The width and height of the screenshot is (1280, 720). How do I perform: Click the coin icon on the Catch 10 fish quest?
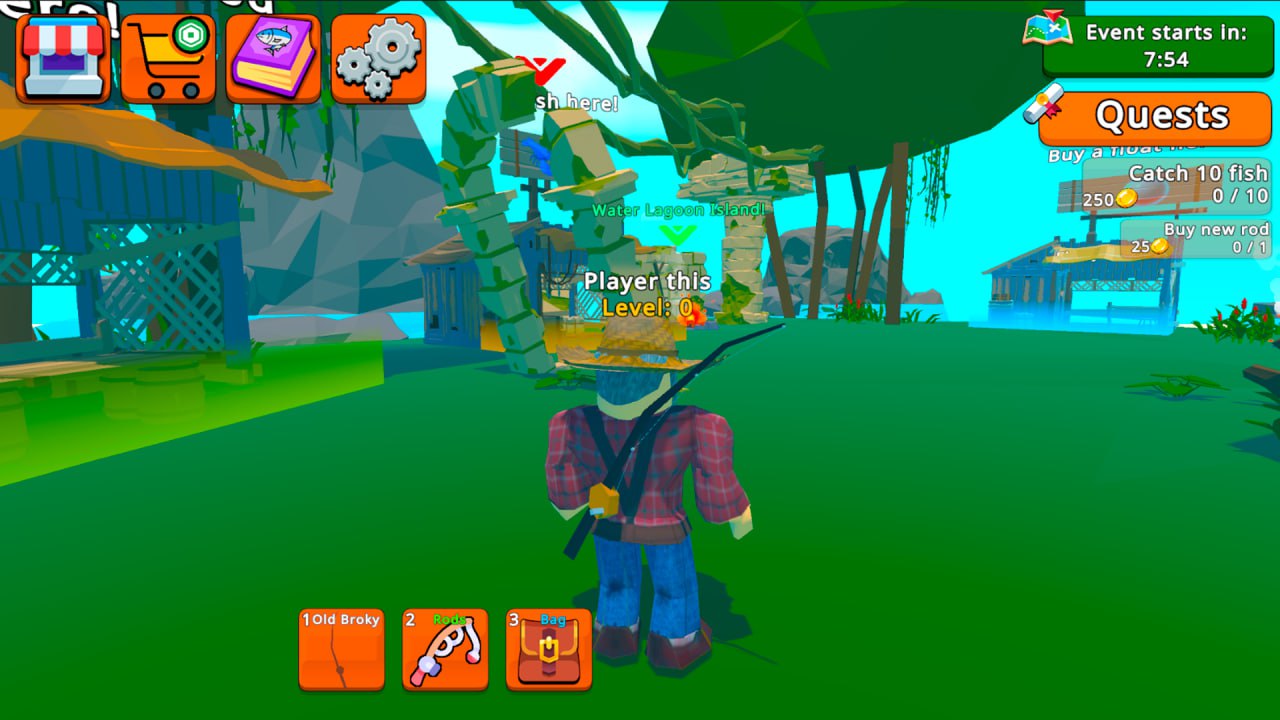(1125, 196)
